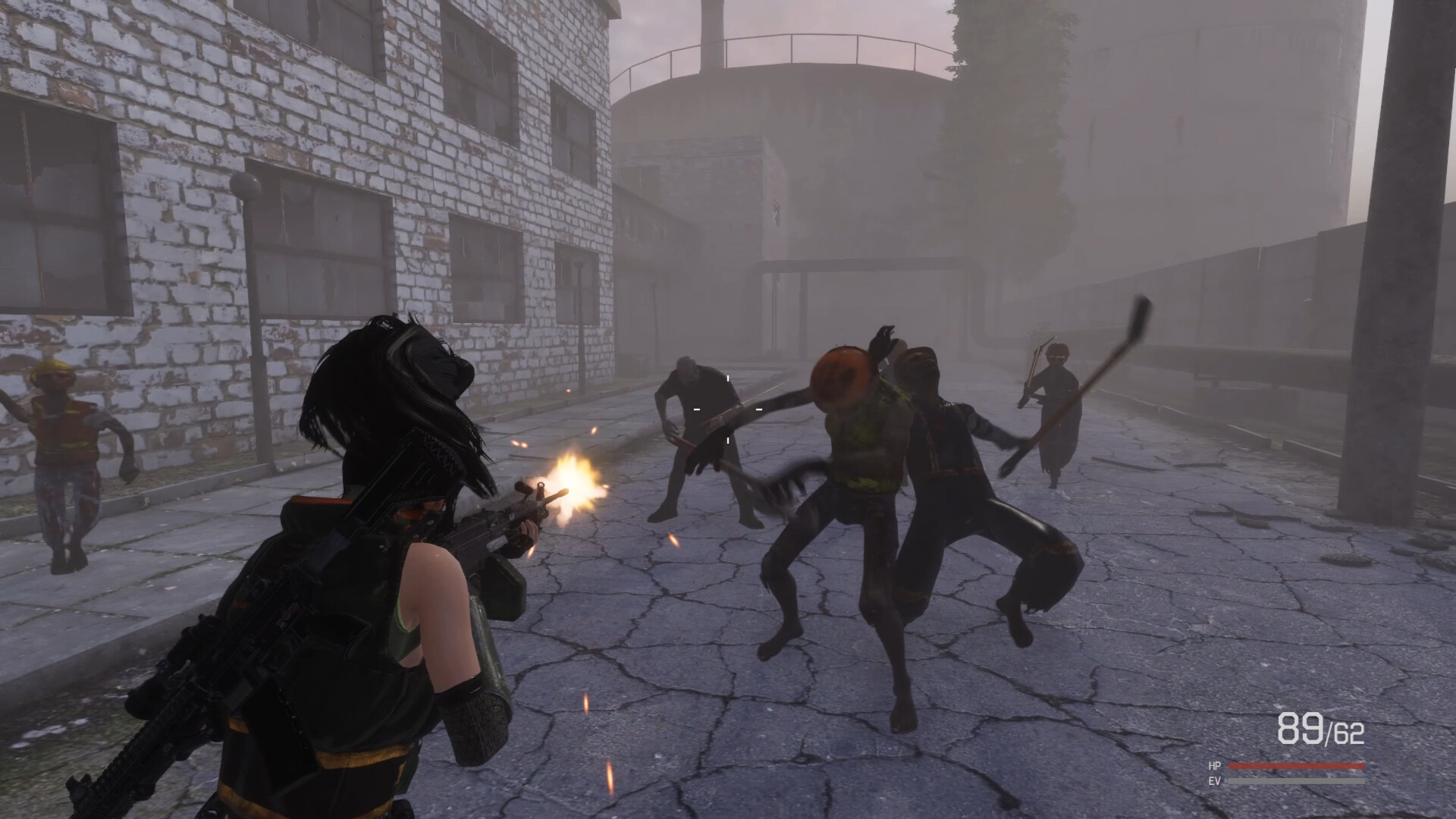The image size is (1456, 819).
Task: Click the red HP health bar
Action: click(x=1297, y=766)
